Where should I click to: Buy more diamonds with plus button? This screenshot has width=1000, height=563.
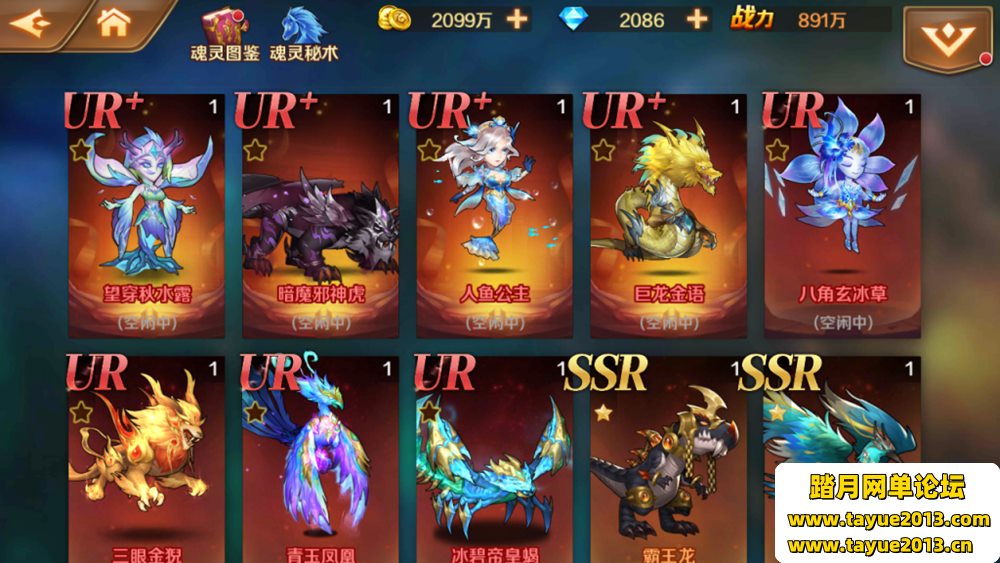(x=697, y=19)
